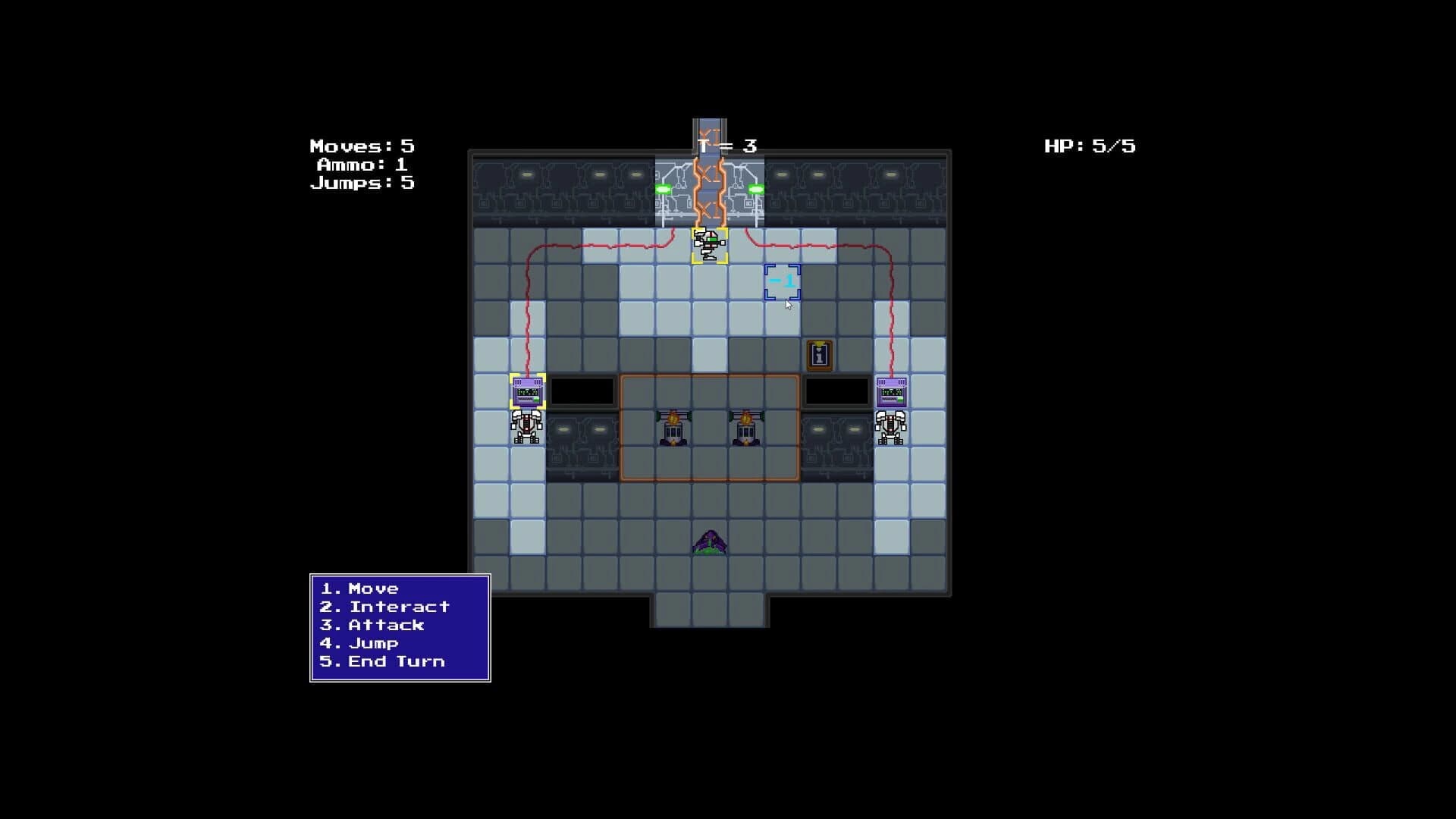Image resolution: width=1456 pixels, height=819 pixels.
Task: Click the orange X1 circuit conduit at top
Action: tap(711, 188)
